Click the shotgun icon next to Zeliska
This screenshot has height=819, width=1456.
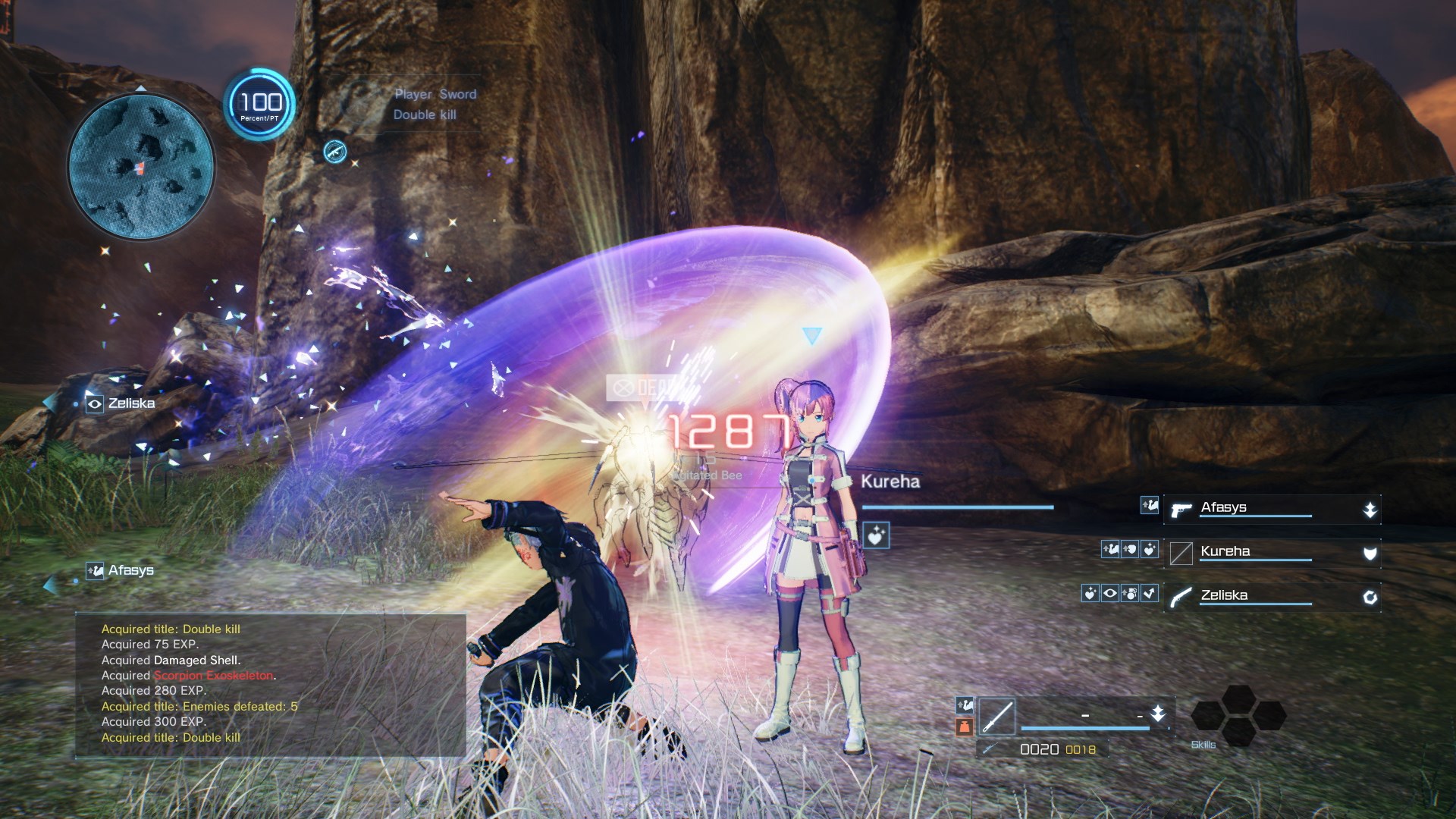tap(1181, 598)
